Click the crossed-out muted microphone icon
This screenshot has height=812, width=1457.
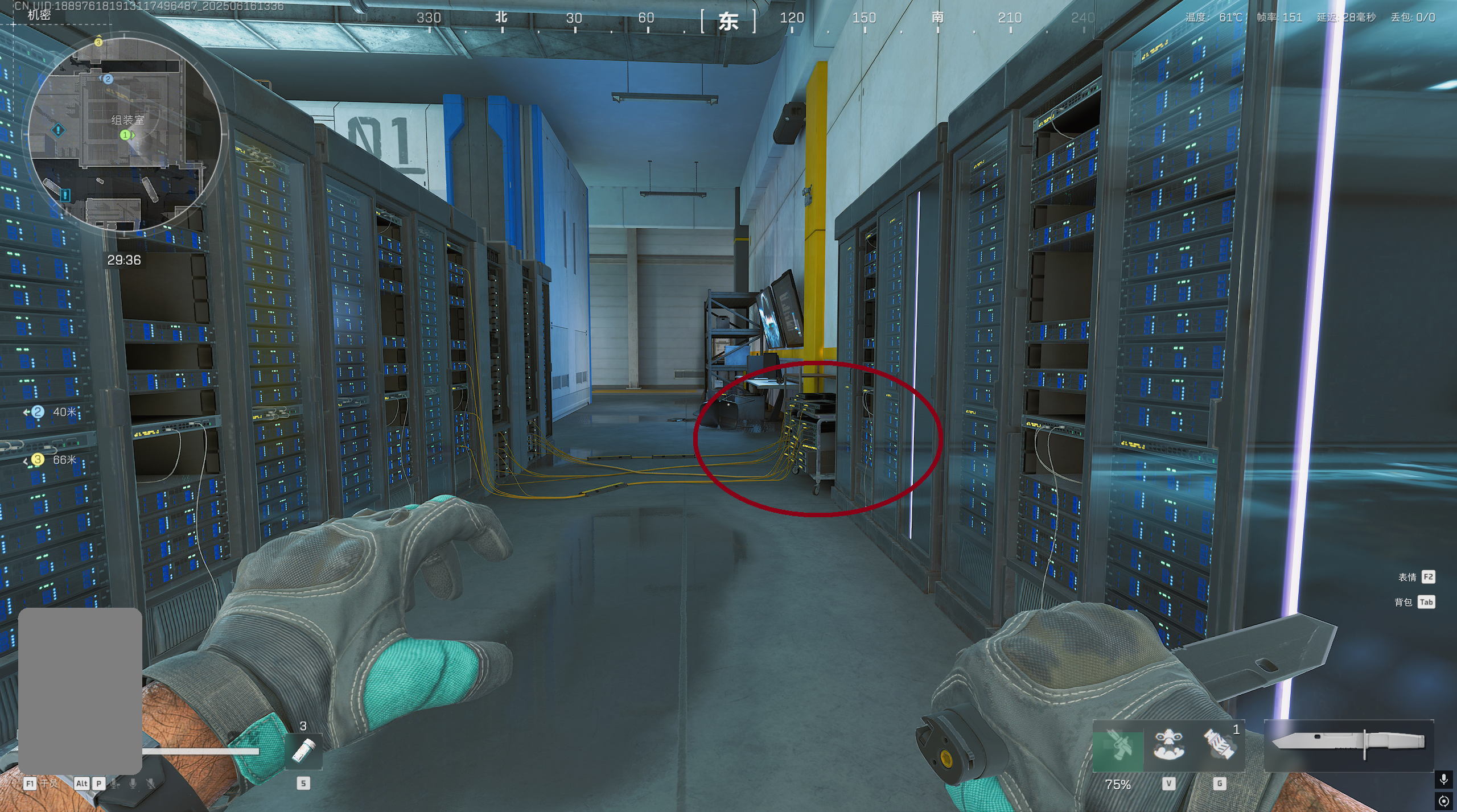pyautogui.click(x=151, y=784)
